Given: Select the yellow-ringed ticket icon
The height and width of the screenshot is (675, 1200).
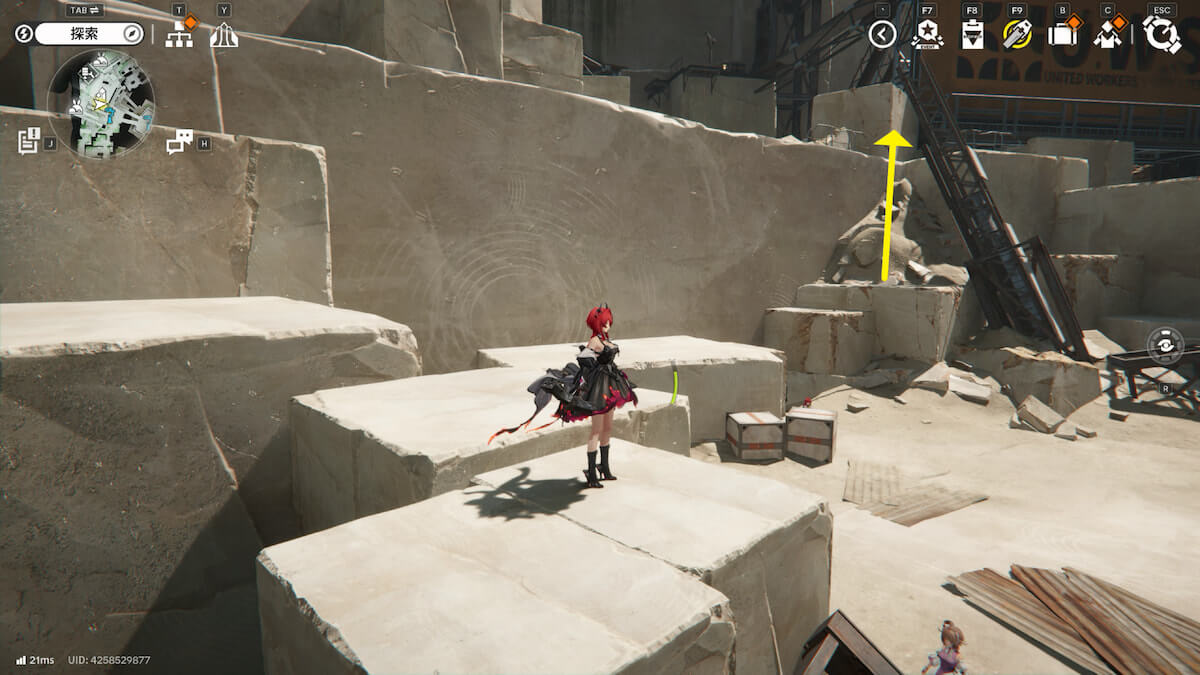Looking at the screenshot, I should coord(1017,35).
